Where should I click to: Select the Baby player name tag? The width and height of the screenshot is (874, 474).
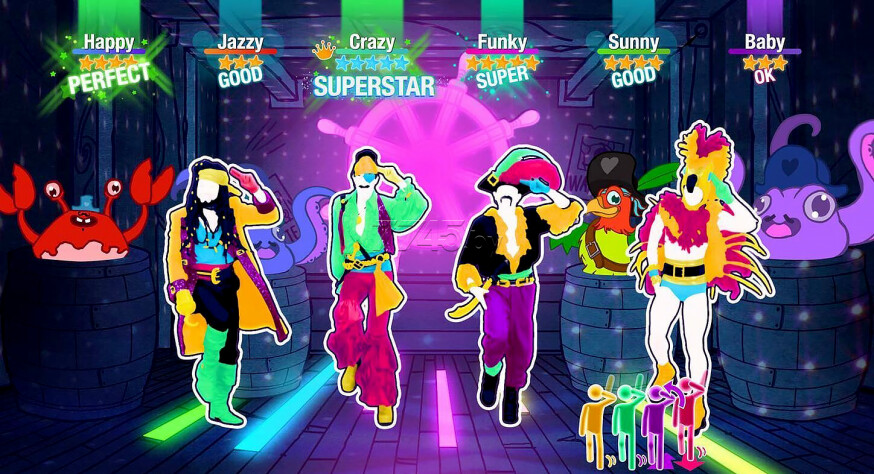tap(764, 42)
